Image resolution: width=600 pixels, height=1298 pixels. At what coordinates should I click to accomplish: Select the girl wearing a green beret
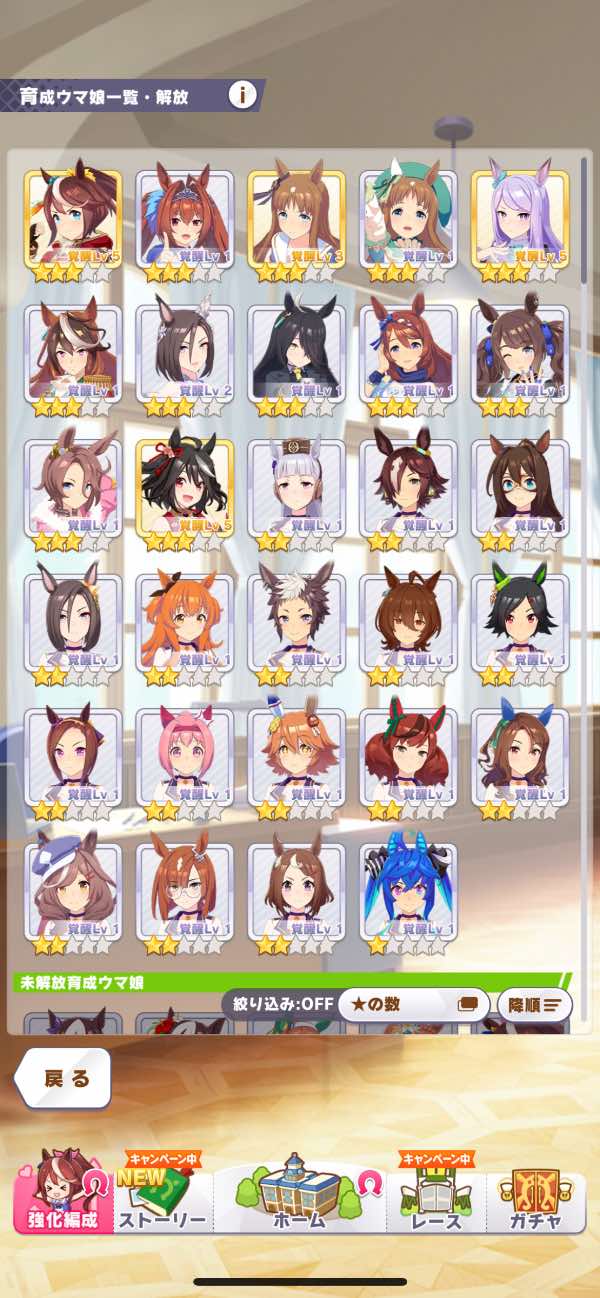[x=408, y=221]
